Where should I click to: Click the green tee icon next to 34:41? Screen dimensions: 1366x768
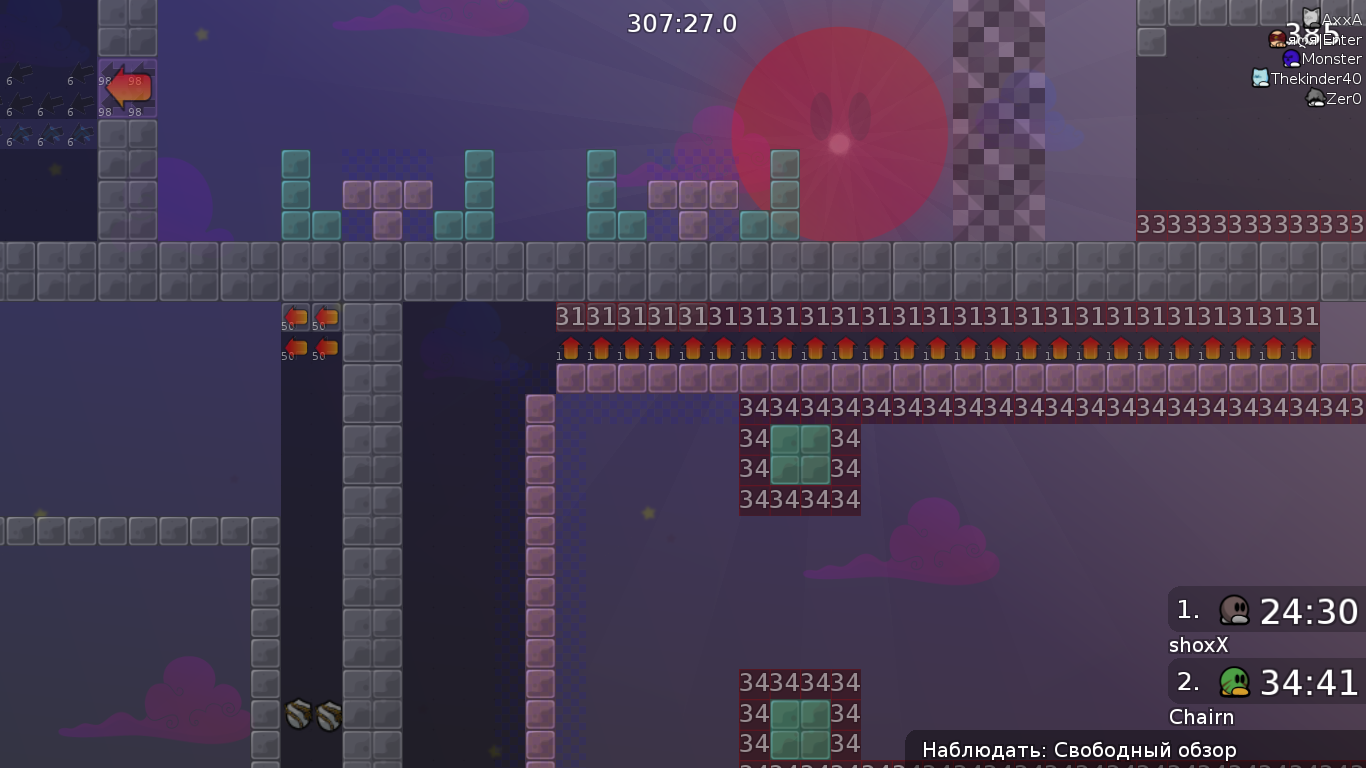(1236, 682)
